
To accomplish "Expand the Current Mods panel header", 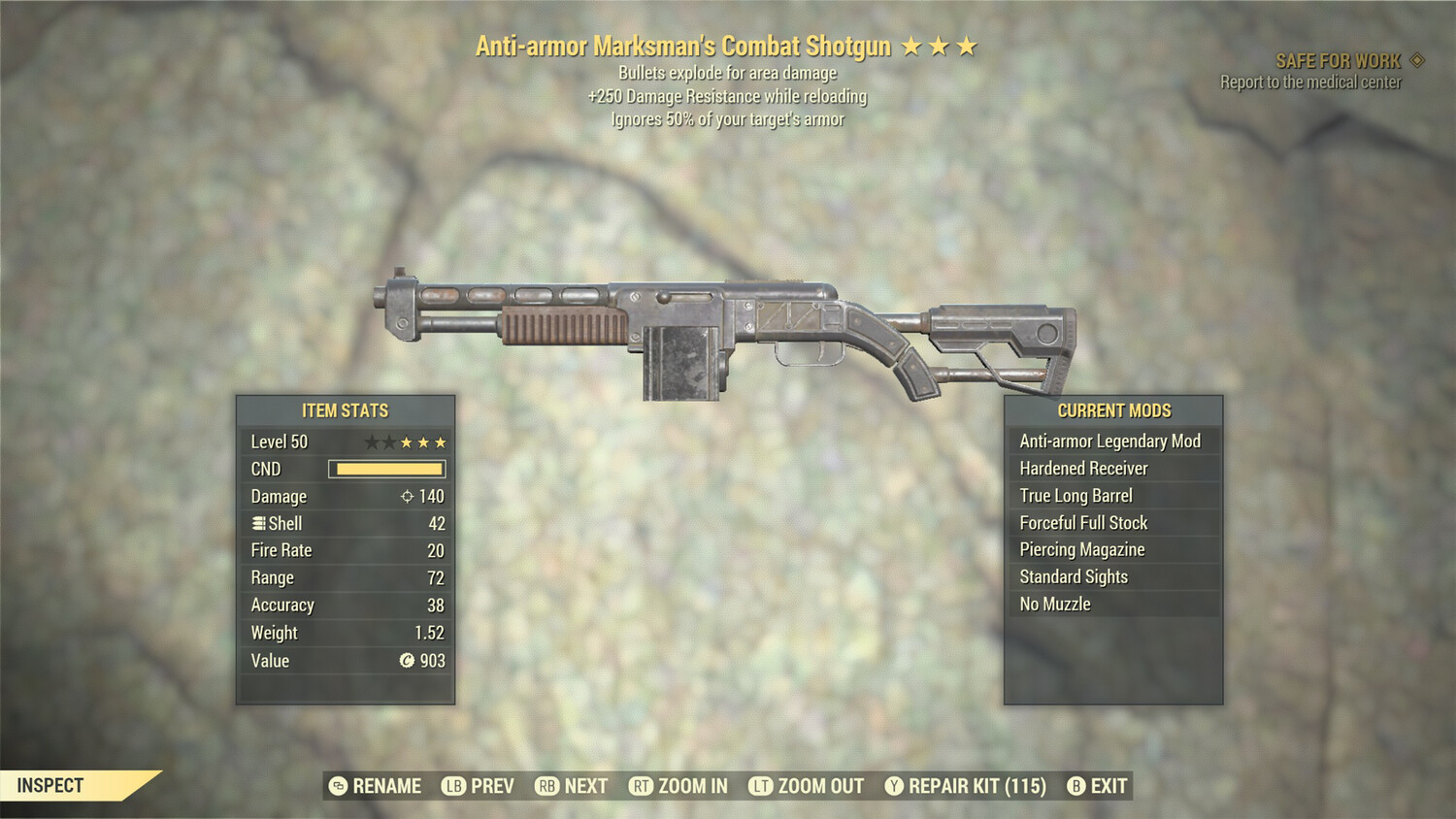I will point(1112,410).
